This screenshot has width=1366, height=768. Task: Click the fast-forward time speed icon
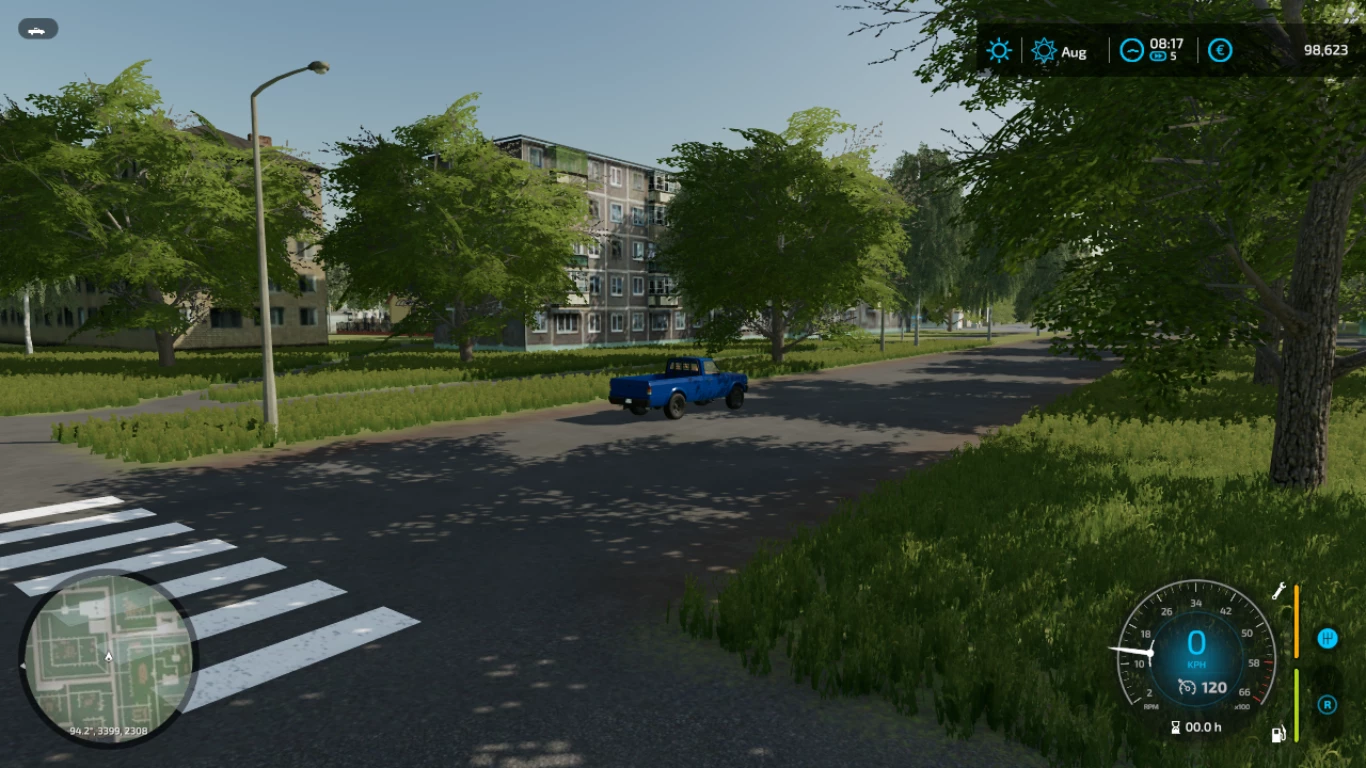tap(1159, 57)
